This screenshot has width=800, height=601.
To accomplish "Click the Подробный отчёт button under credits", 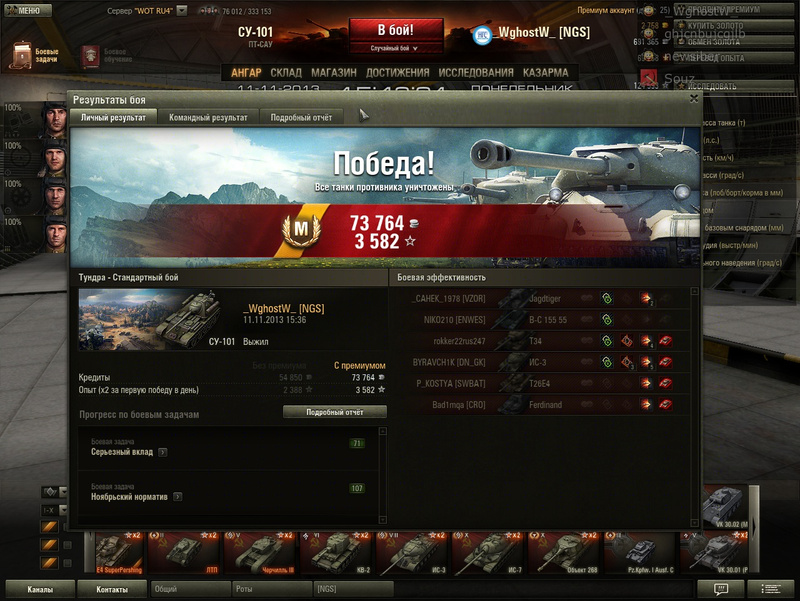I will tap(334, 412).
